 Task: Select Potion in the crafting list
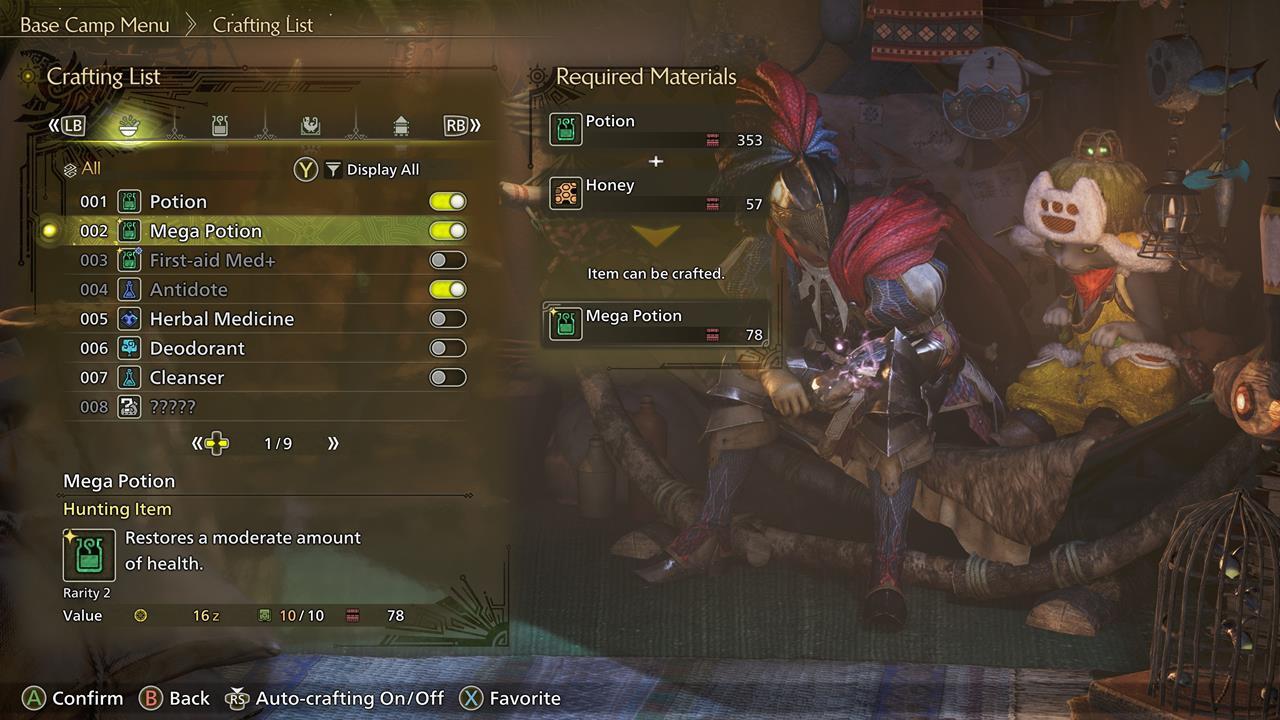[x=178, y=202]
